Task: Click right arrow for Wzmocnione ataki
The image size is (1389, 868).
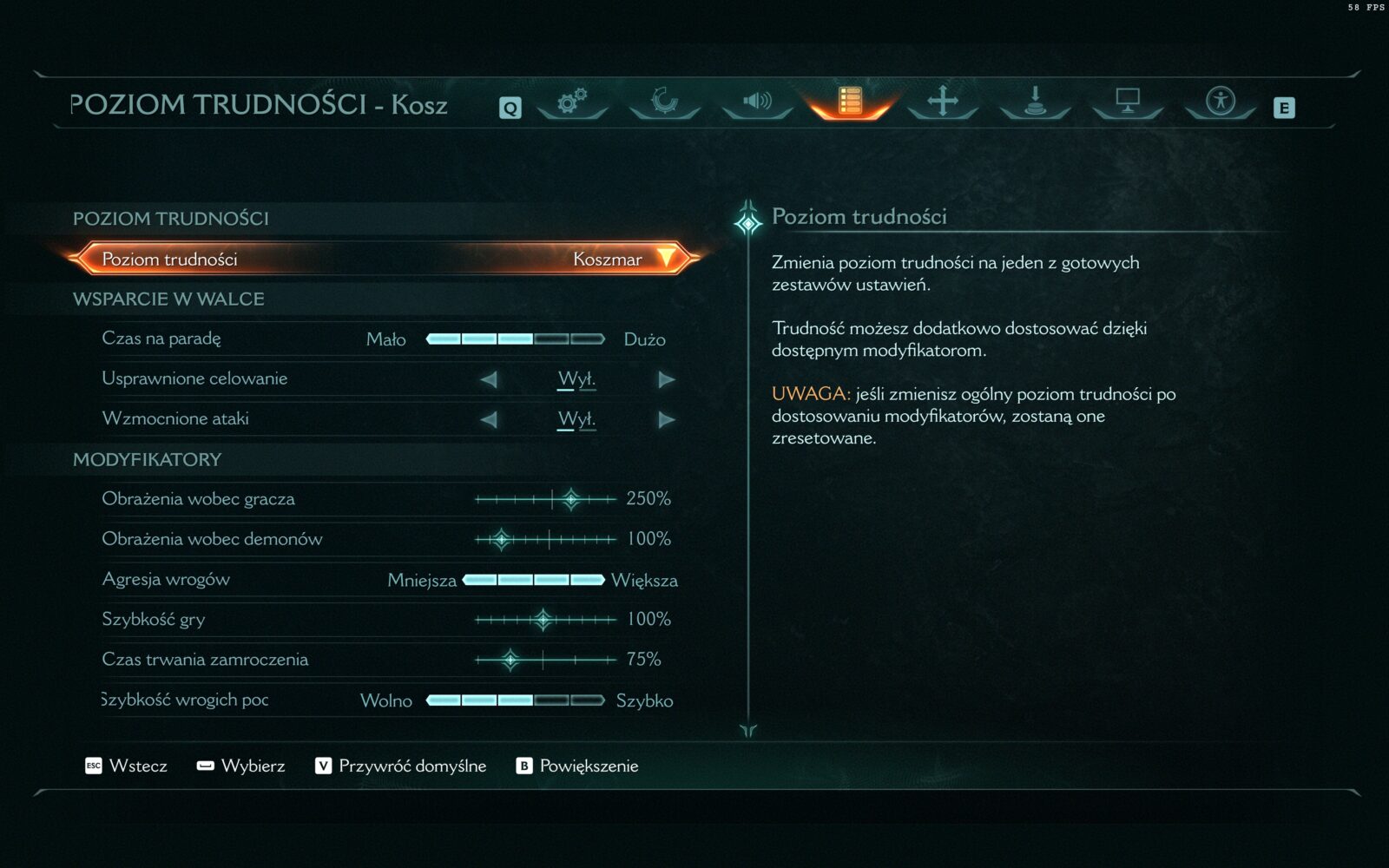Action: click(x=666, y=419)
